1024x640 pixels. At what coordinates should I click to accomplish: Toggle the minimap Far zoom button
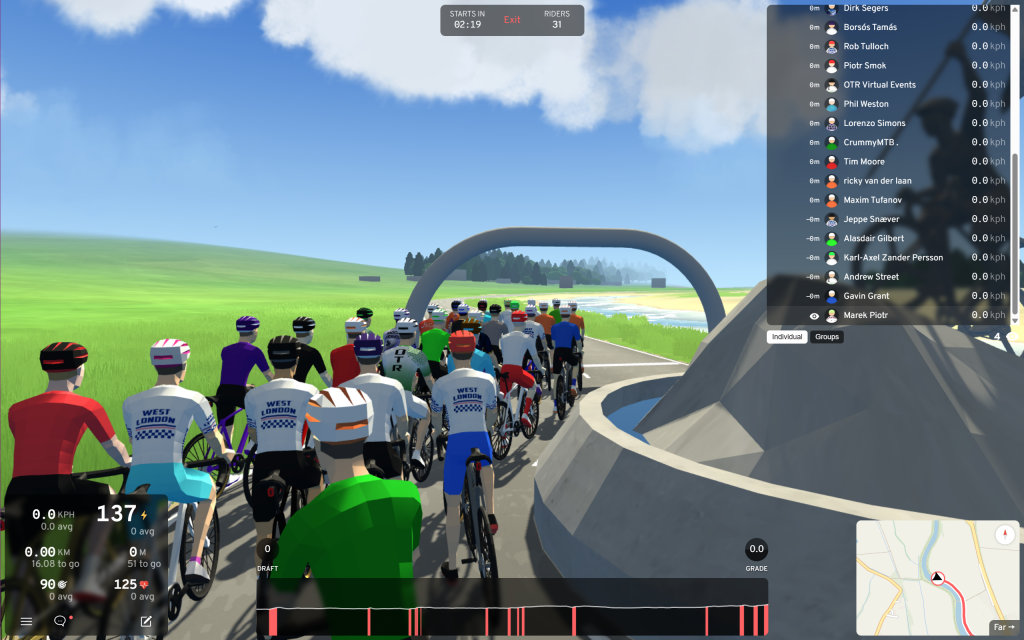pos(1002,627)
